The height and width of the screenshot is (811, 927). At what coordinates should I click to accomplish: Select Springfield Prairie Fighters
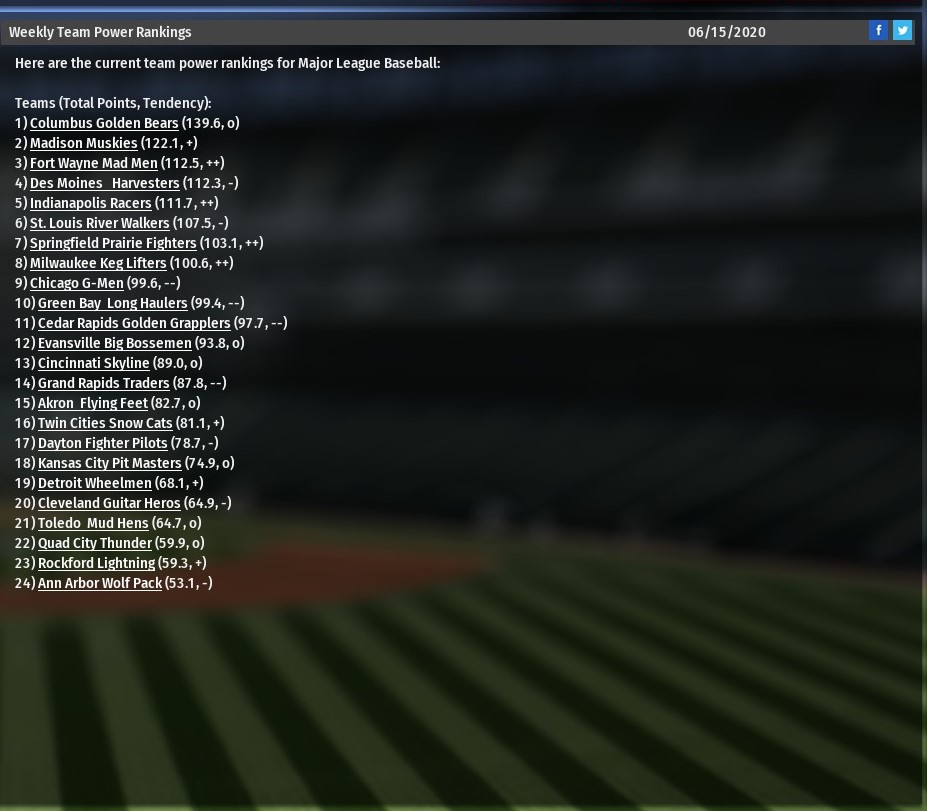point(113,243)
